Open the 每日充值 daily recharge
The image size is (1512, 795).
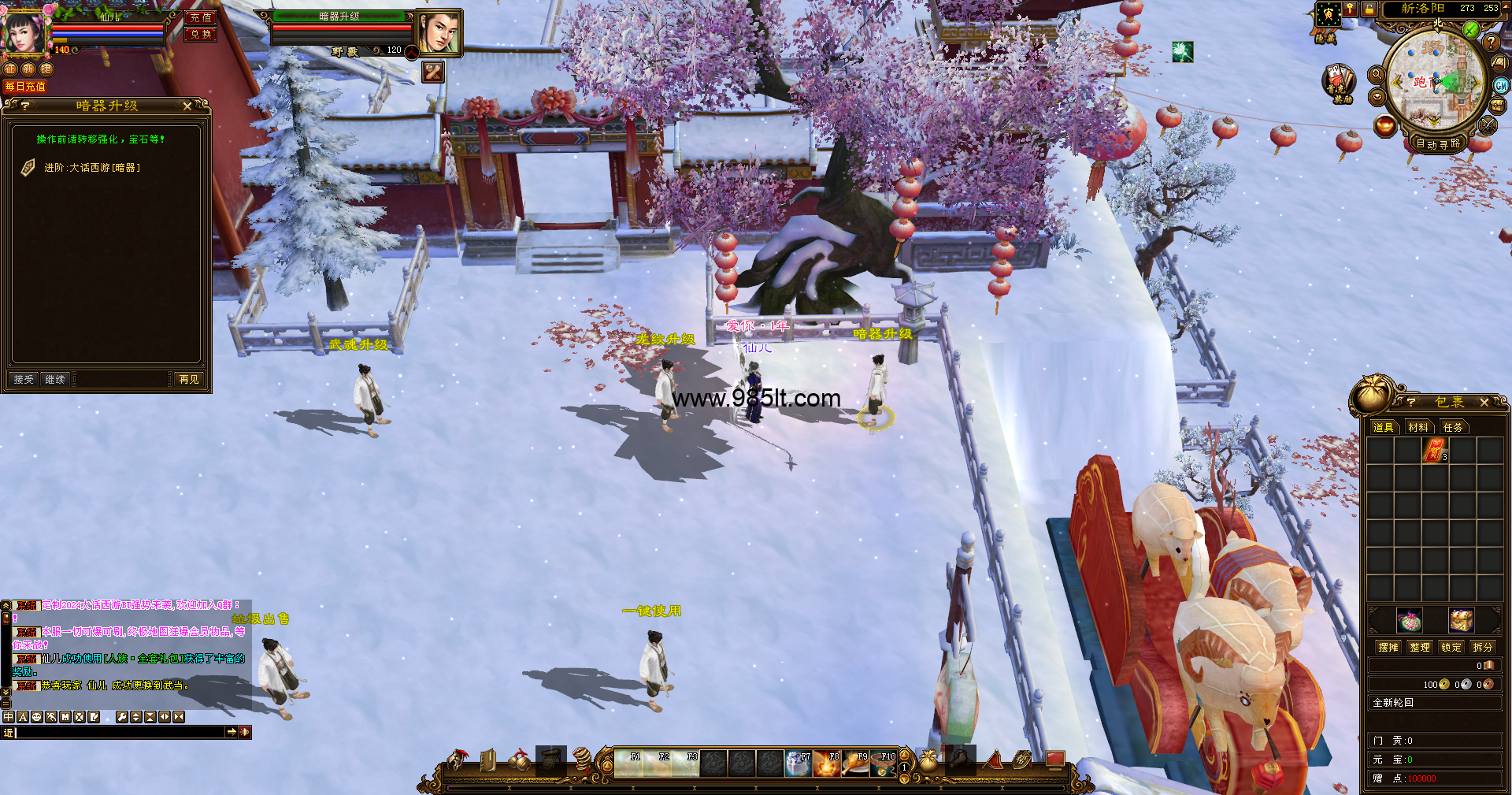pyautogui.click(x=25, y=87)
